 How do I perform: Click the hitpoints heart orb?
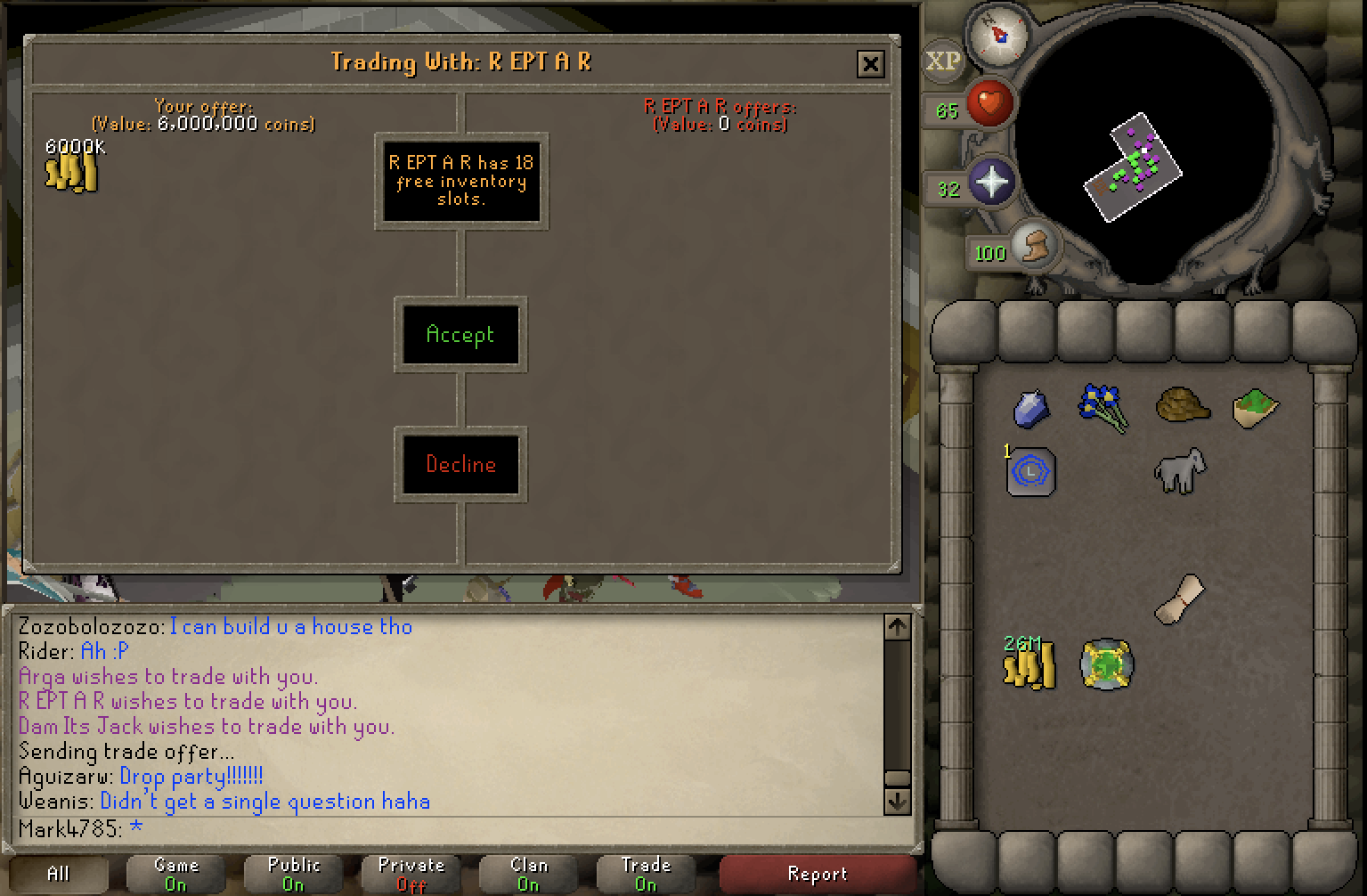989,103
